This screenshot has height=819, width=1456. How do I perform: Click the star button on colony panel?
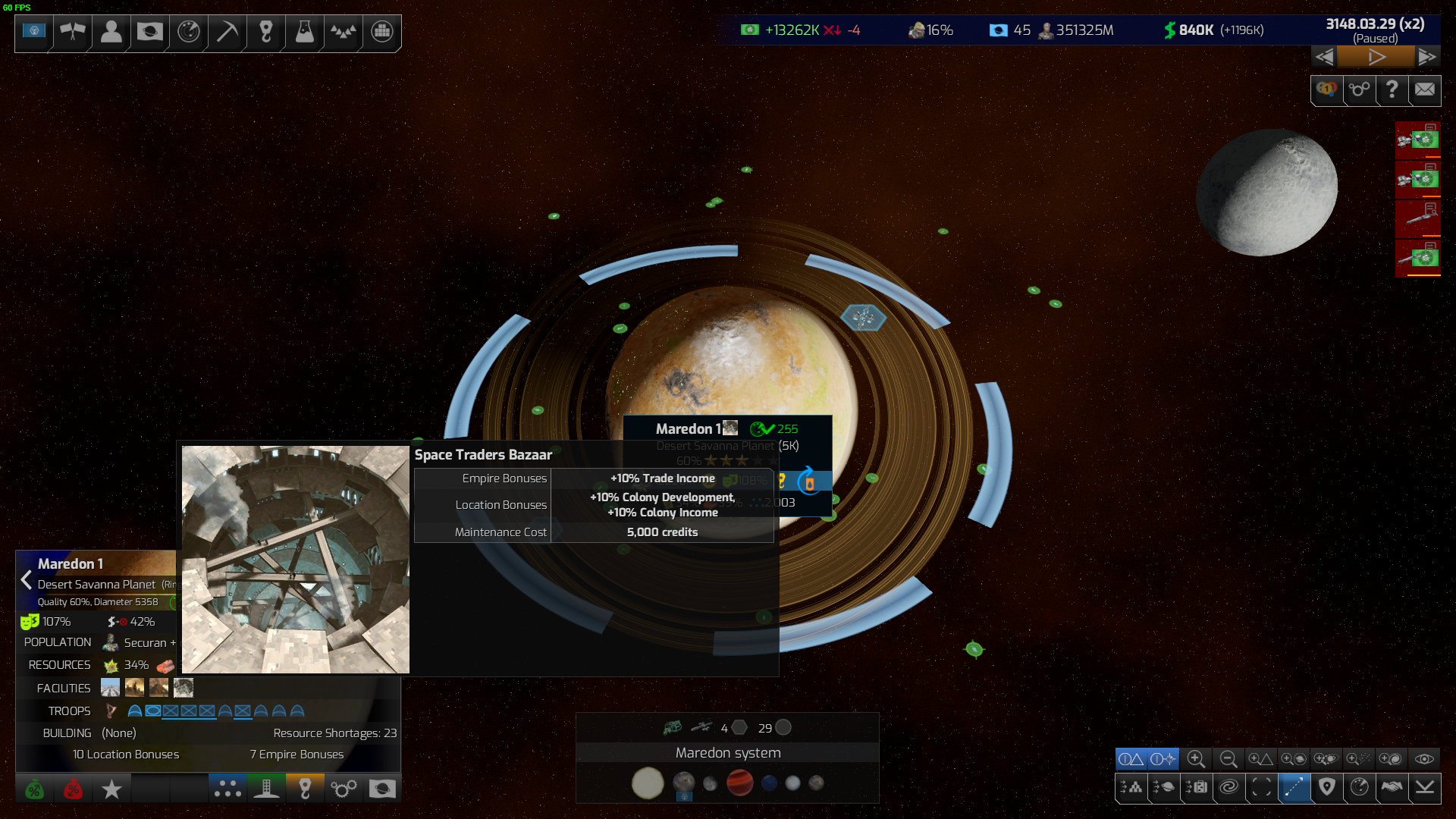click(x=111, y=789)
